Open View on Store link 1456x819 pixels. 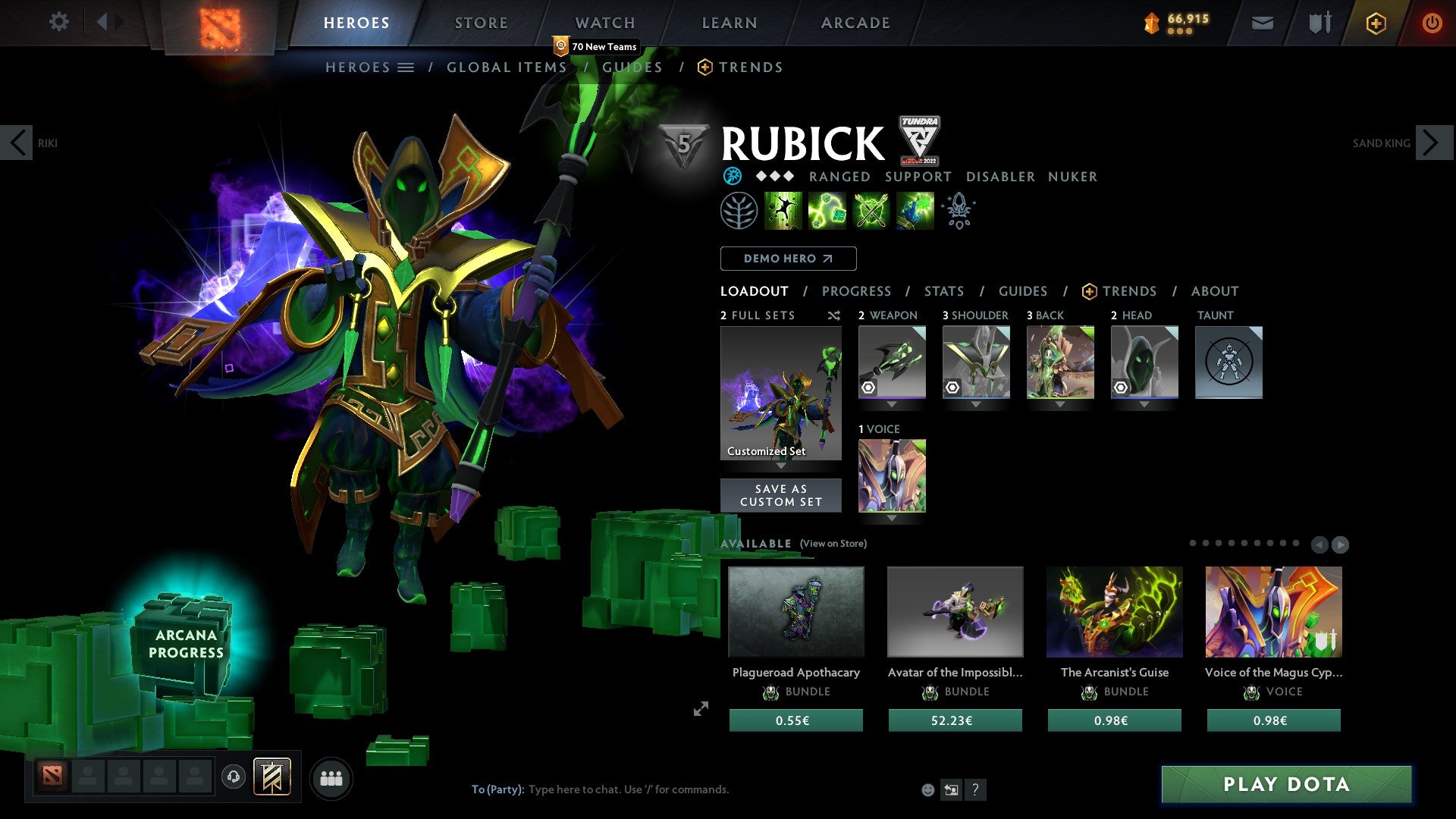[x=833, y=544]
